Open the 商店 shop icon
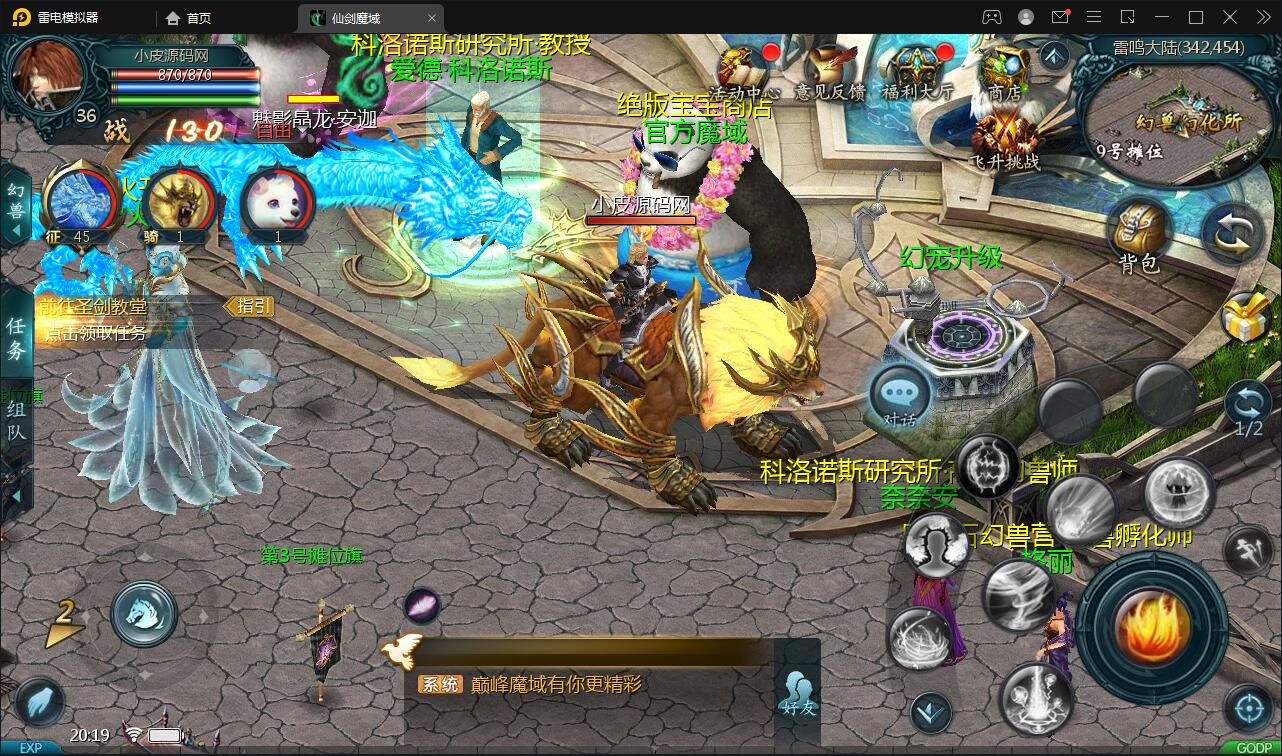The height and width of the screenshot is (756, 1282). pyautogui.click(x=1003, y=68)
